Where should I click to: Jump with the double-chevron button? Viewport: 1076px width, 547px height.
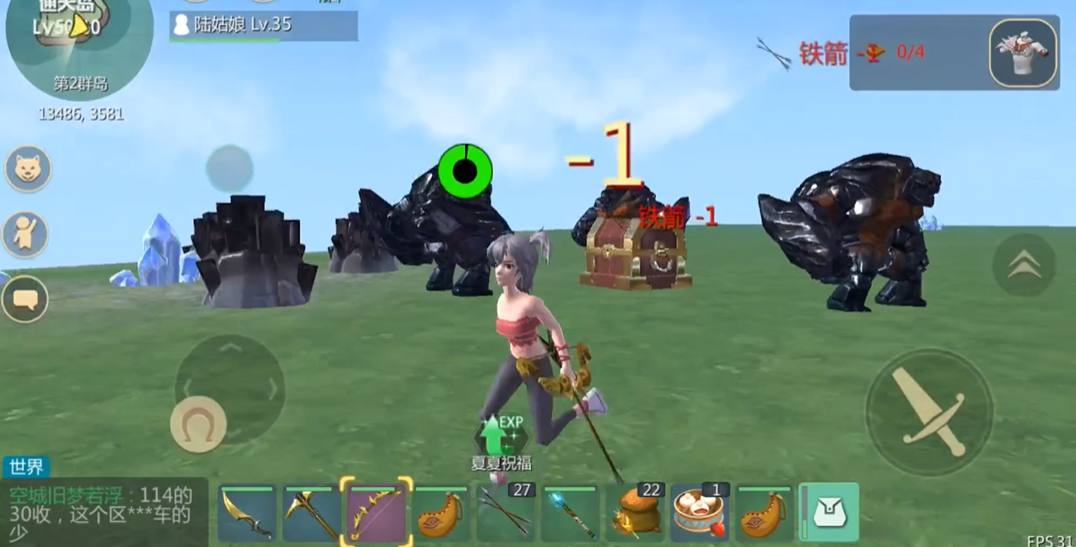pyautogui.click(x=1023, y=264)
